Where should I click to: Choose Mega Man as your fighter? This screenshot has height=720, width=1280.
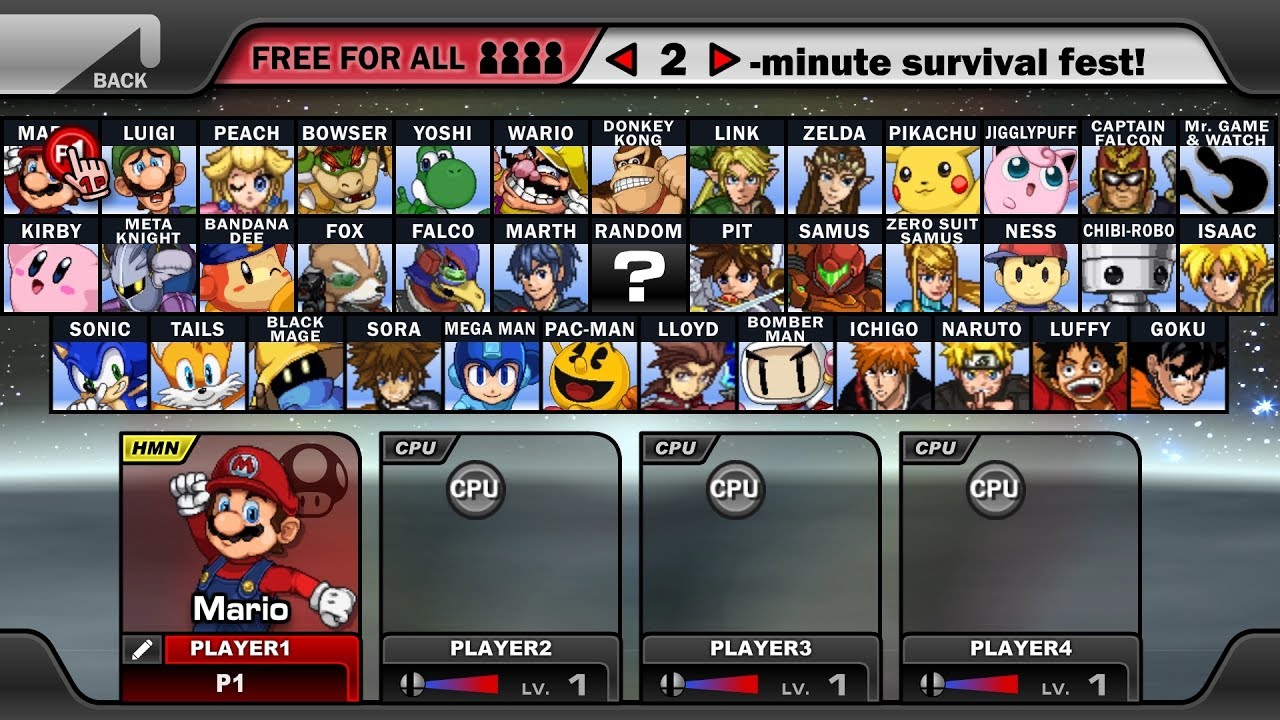tap(491, 375)
